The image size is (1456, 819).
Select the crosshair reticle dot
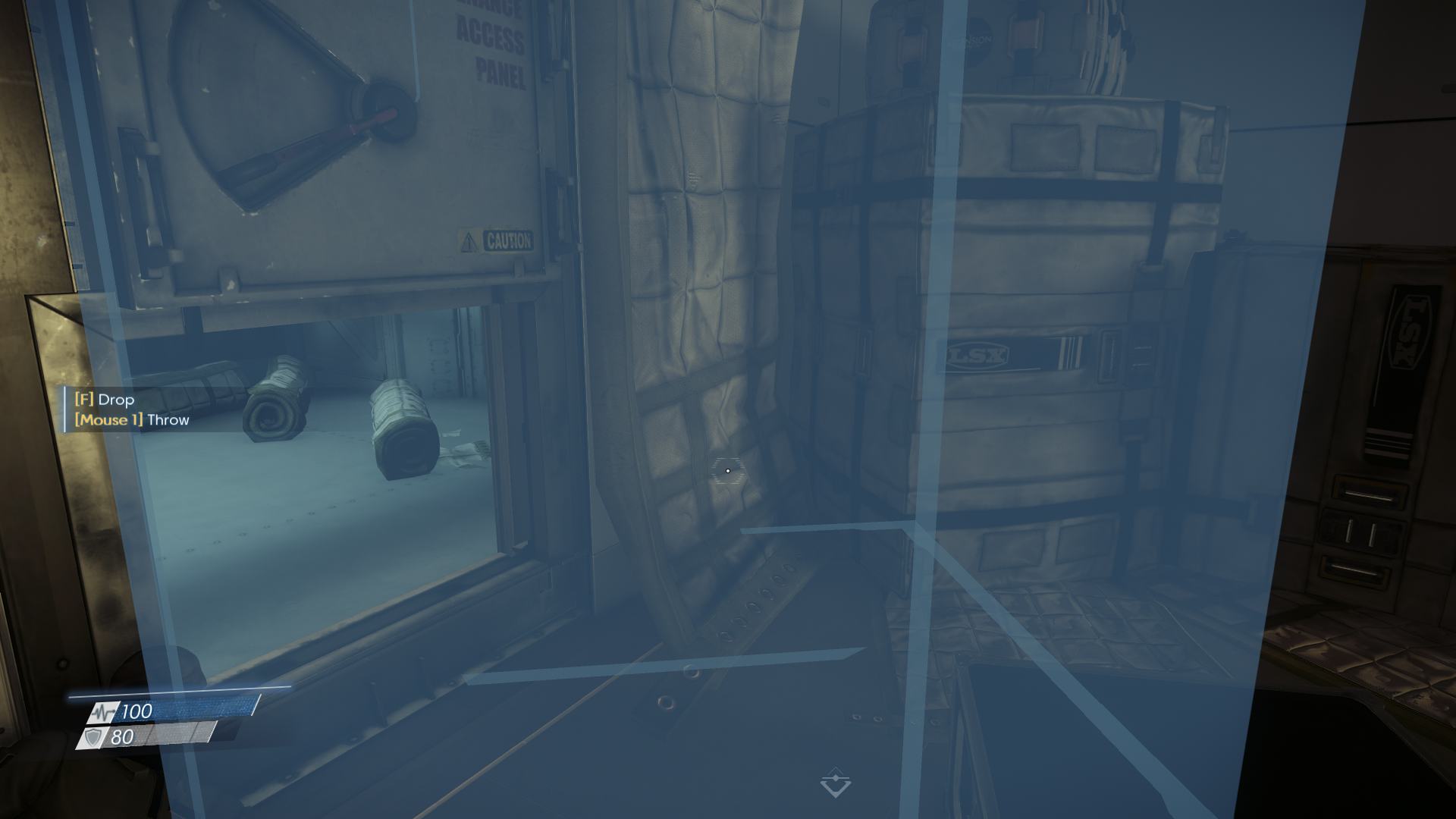(x=727, y=471)
